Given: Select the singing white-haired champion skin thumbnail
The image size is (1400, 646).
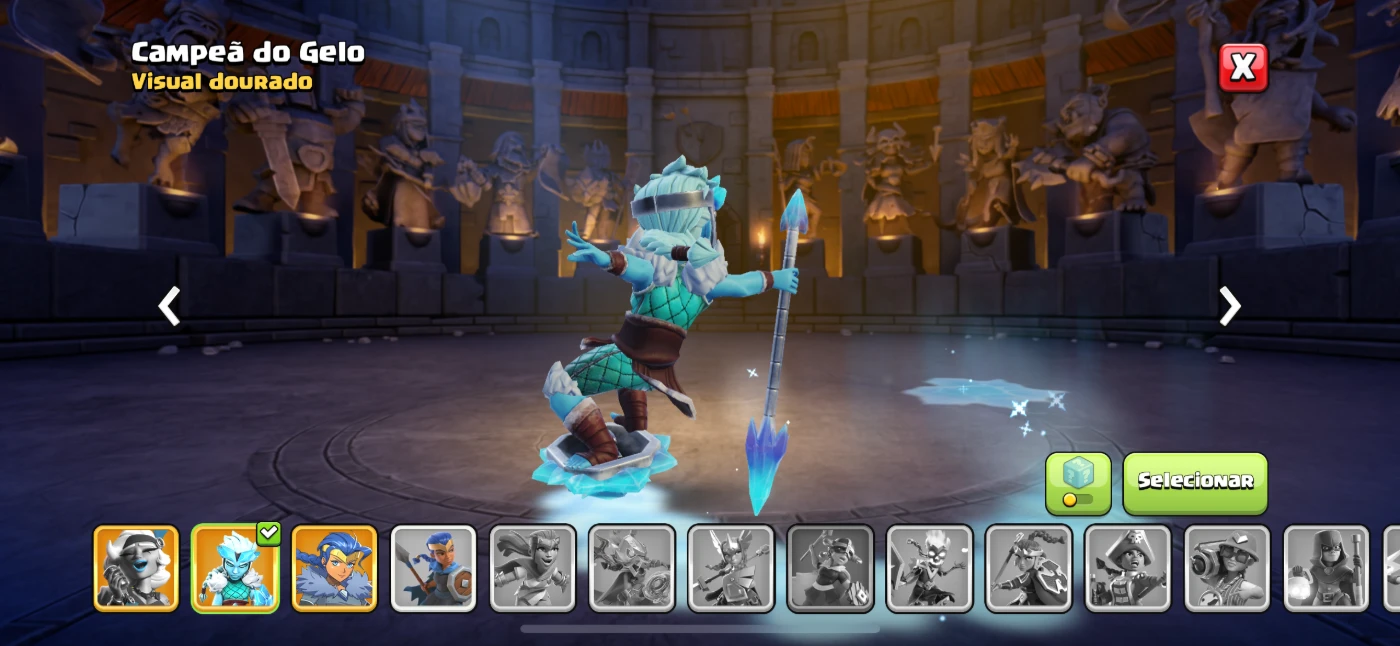Looking at the screenshot, I should 136,567.
